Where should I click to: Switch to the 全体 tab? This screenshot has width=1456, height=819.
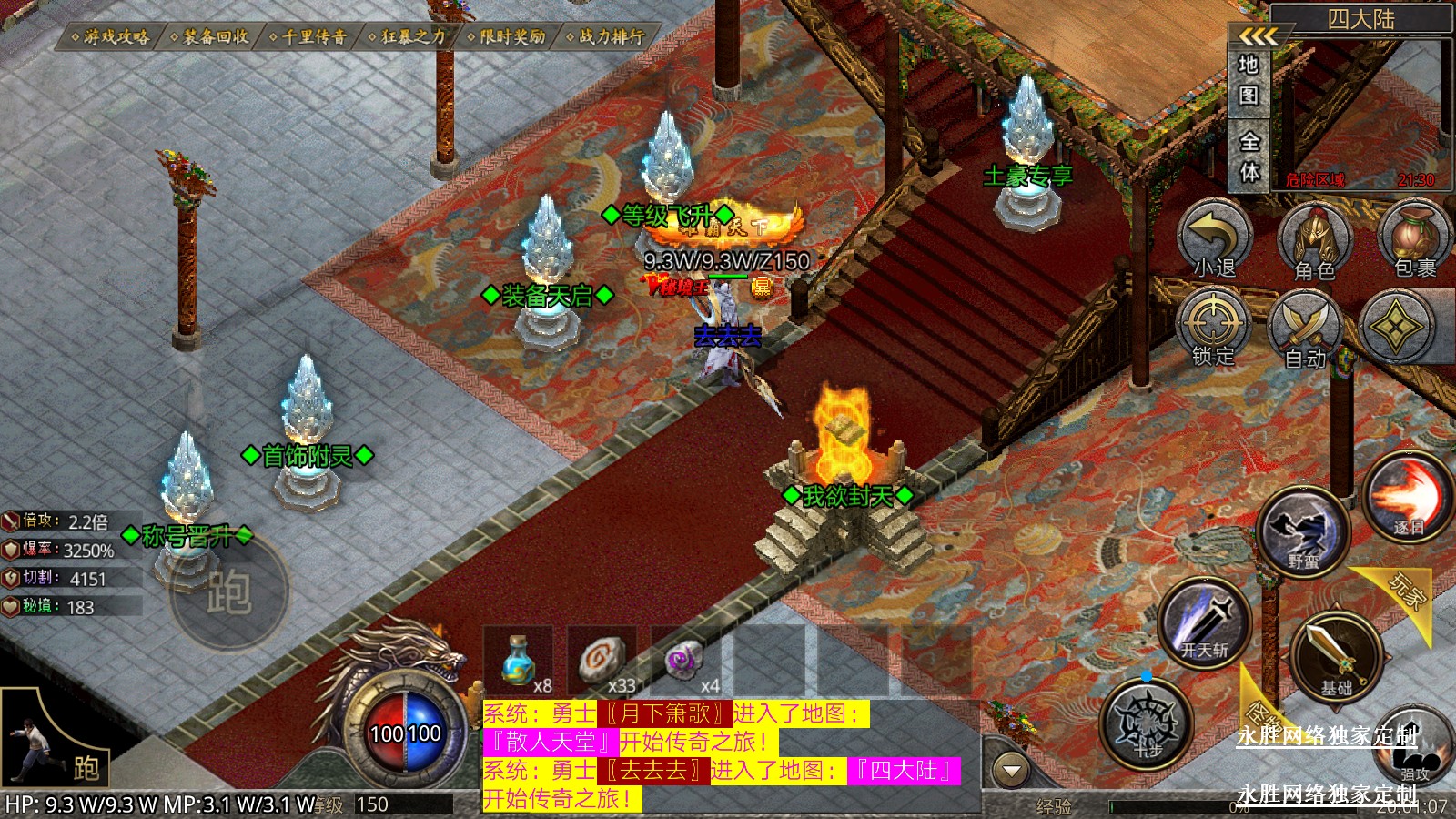tap(1249, 157)
